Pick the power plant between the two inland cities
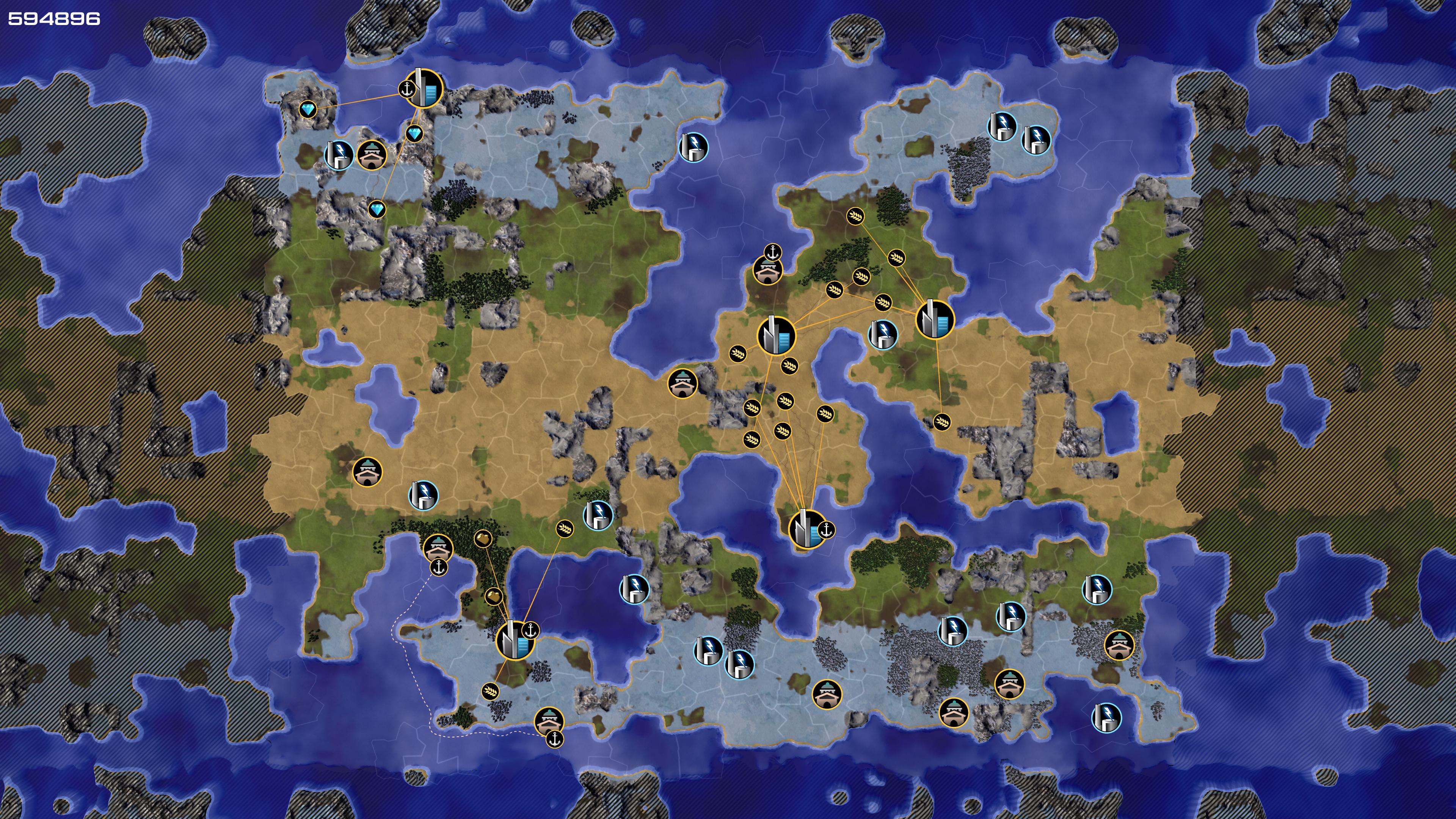This screenshot has height=819, width=1456. pos(882,334)
